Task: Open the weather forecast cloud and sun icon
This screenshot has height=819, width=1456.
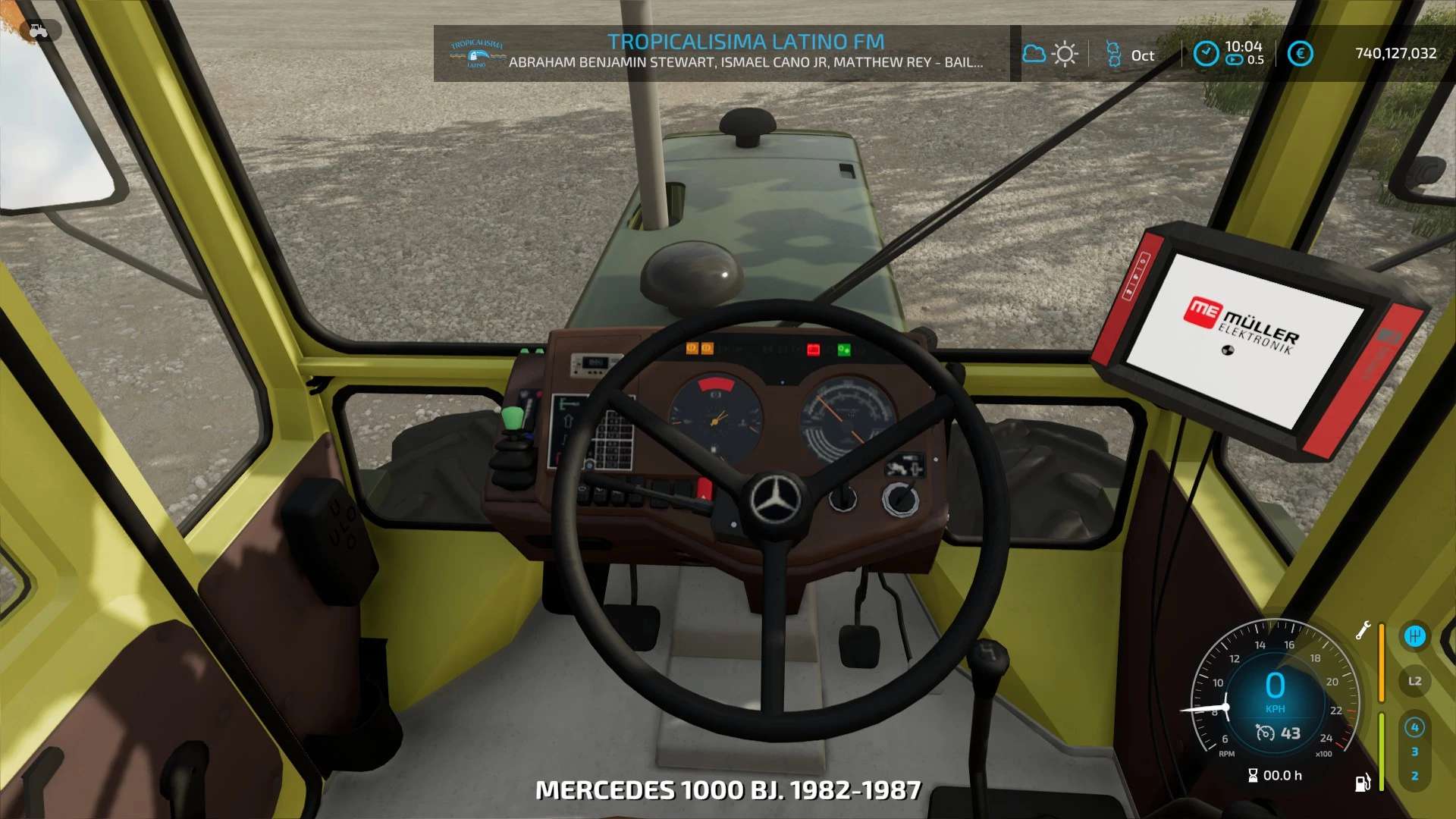Action: point(1050,54)
